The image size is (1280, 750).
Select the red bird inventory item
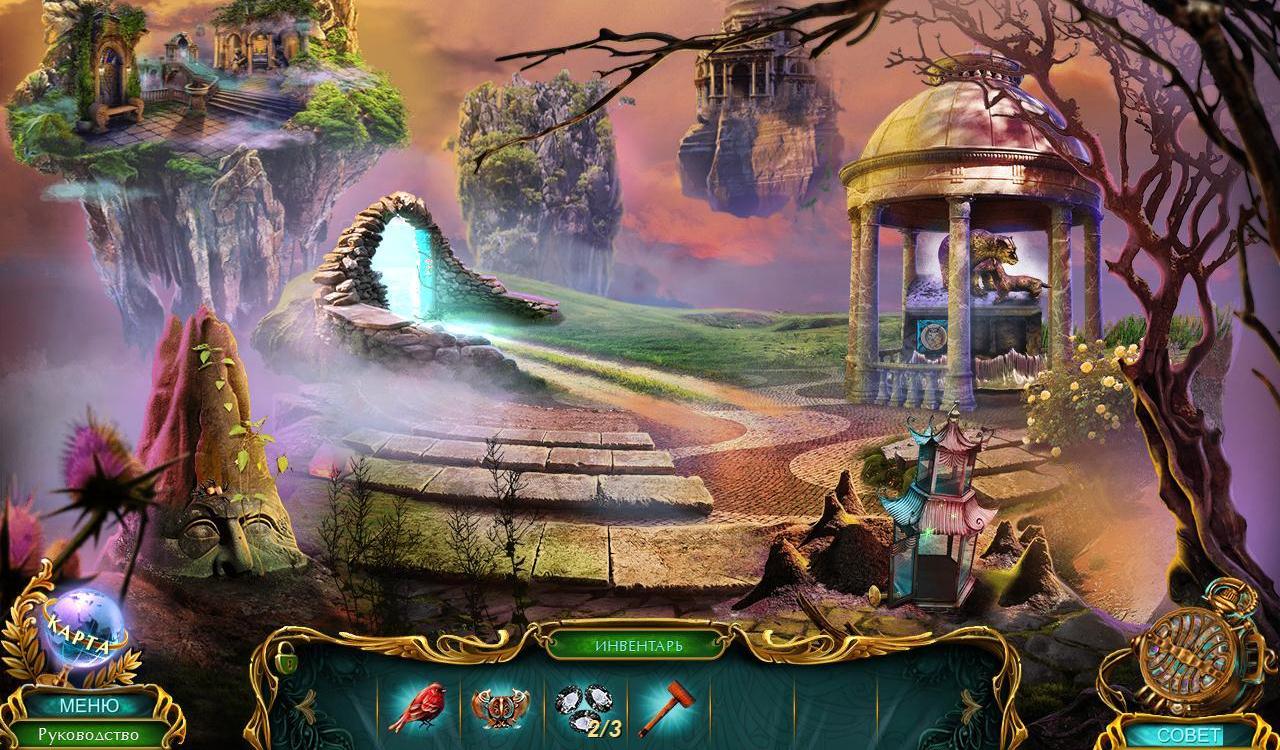tap(419, 706)
